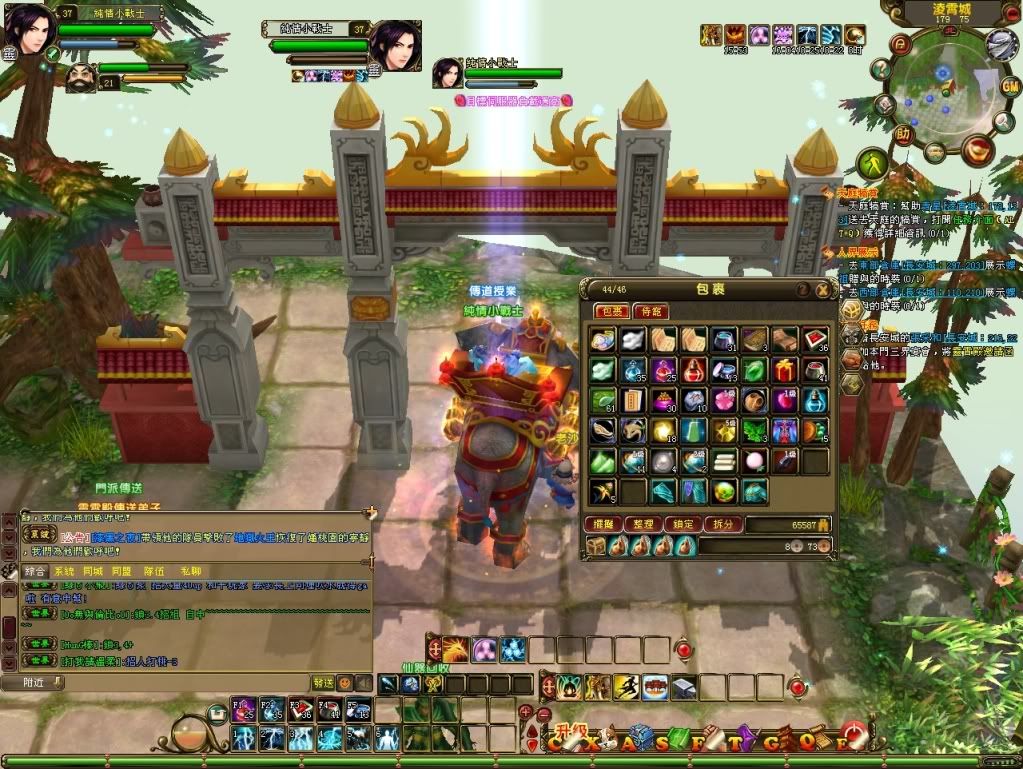Switch to the 侍寵 tab
The image size is (1023, 769).
pos(650,312)
